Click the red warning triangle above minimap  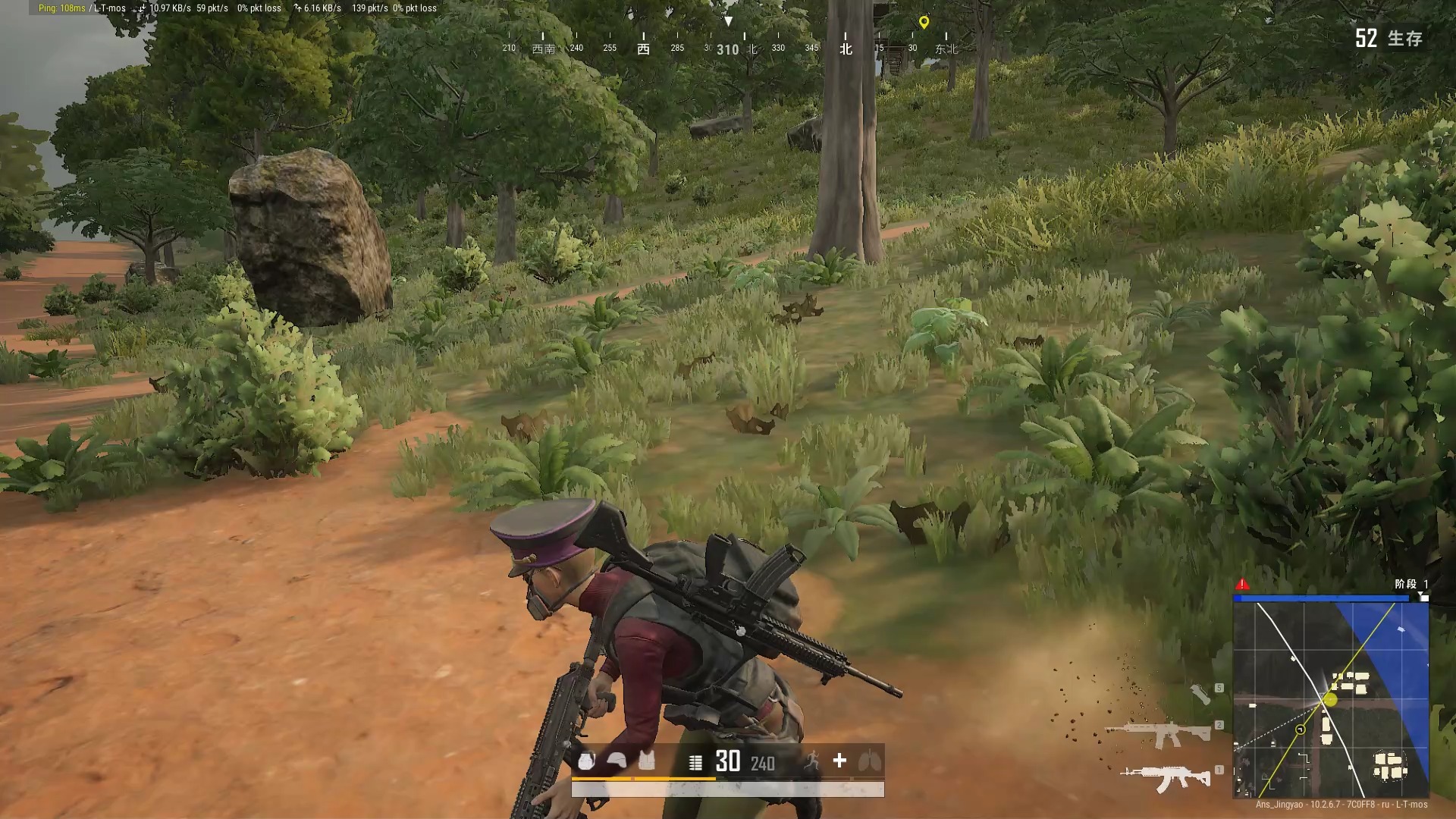click(x=1242, y=584)
